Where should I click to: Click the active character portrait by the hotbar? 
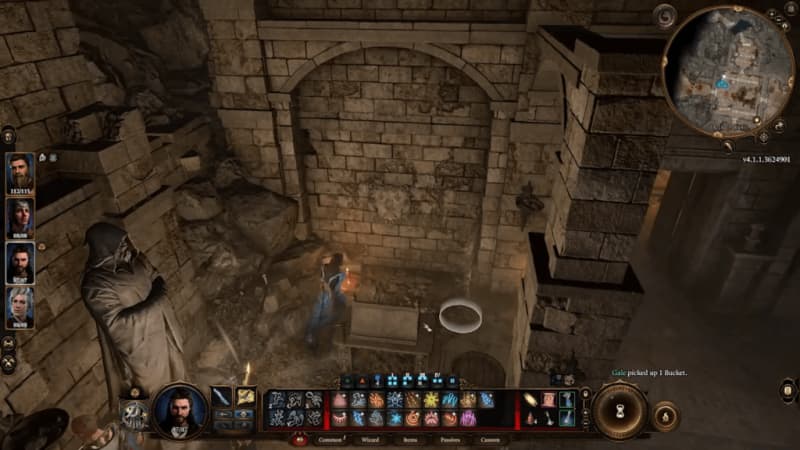(x=180, y=410)
